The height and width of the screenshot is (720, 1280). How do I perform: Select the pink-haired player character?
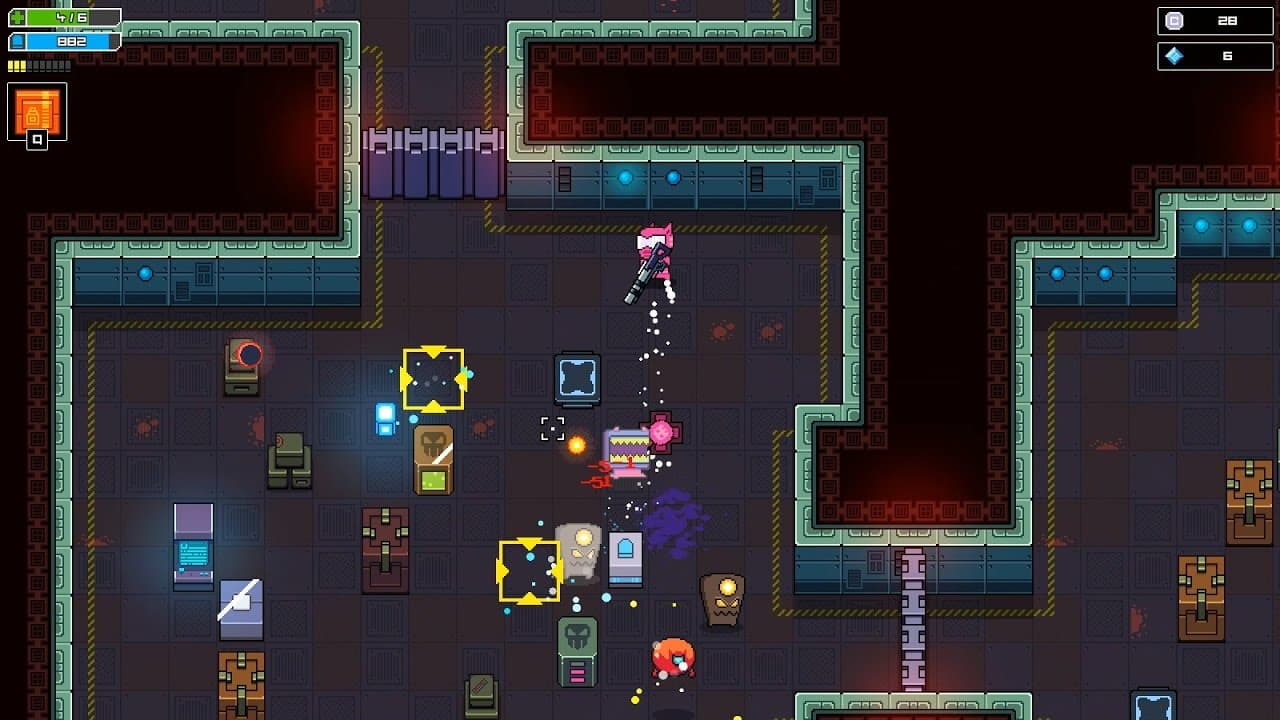[655, 255]
